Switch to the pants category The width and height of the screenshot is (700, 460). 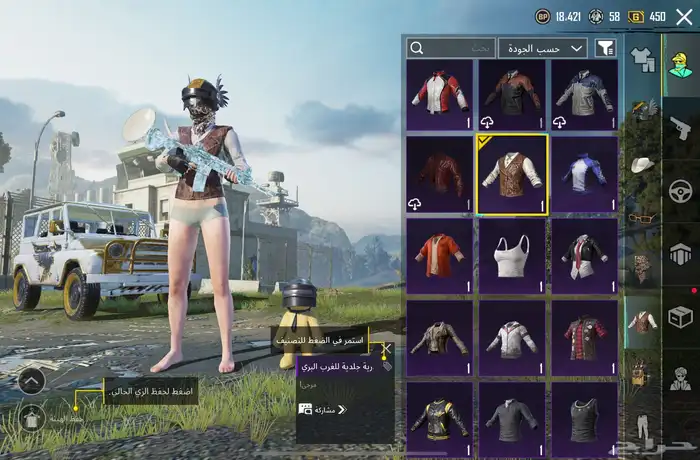pos(641,425)
